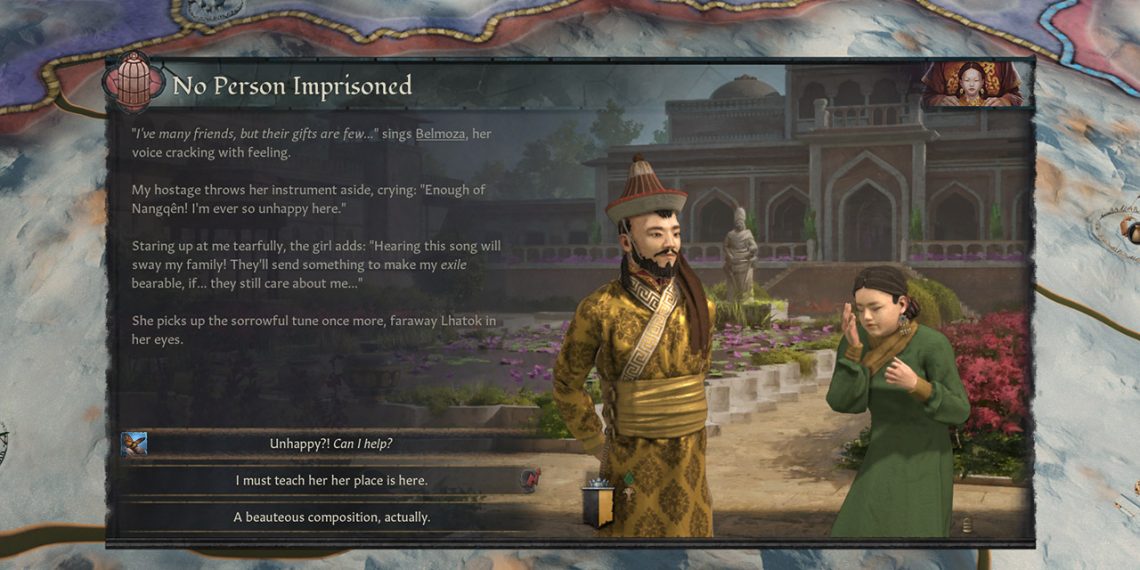
Task: Select "I must teach her her place is here."
Action: [331, 481]
